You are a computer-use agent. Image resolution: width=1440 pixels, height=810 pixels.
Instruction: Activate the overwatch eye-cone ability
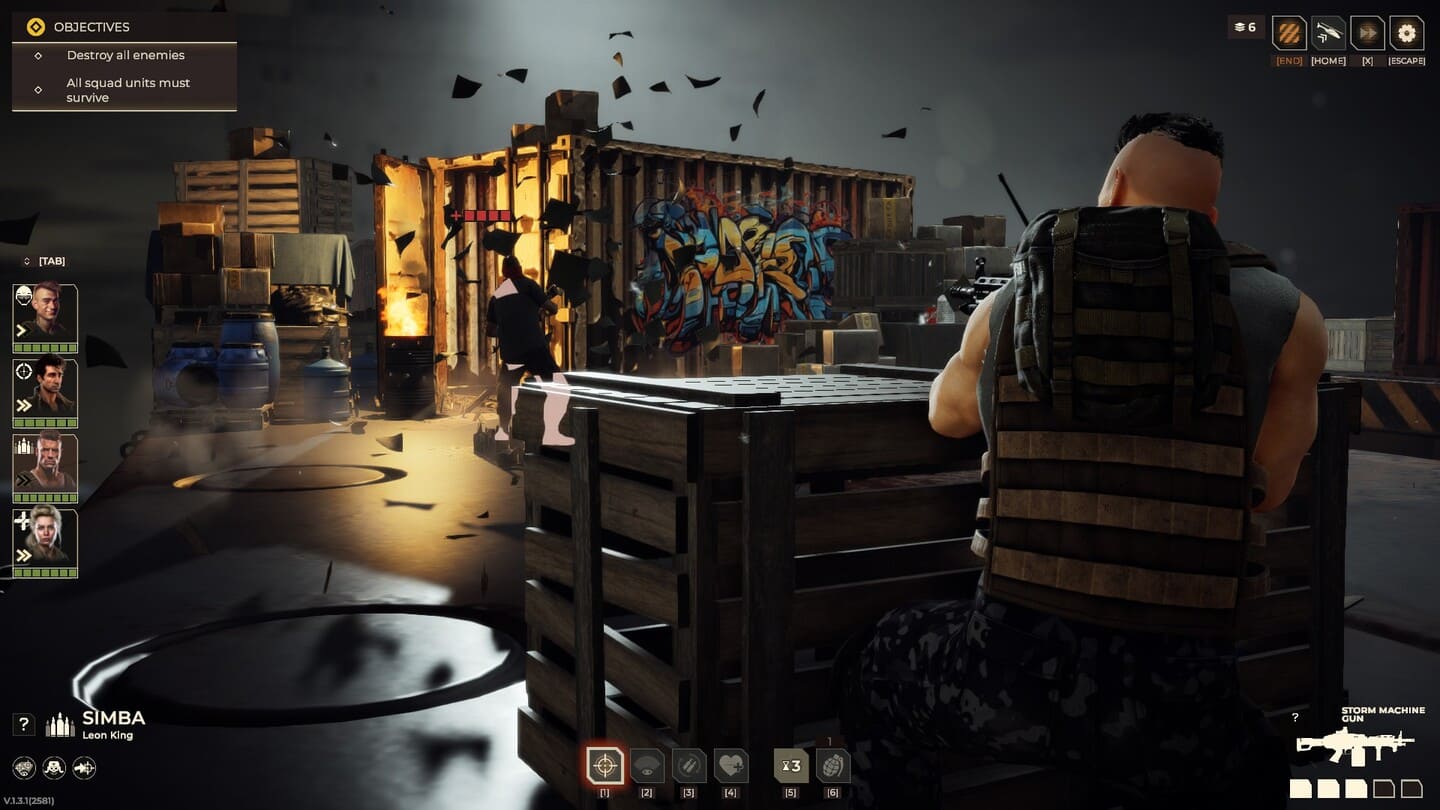647,767
